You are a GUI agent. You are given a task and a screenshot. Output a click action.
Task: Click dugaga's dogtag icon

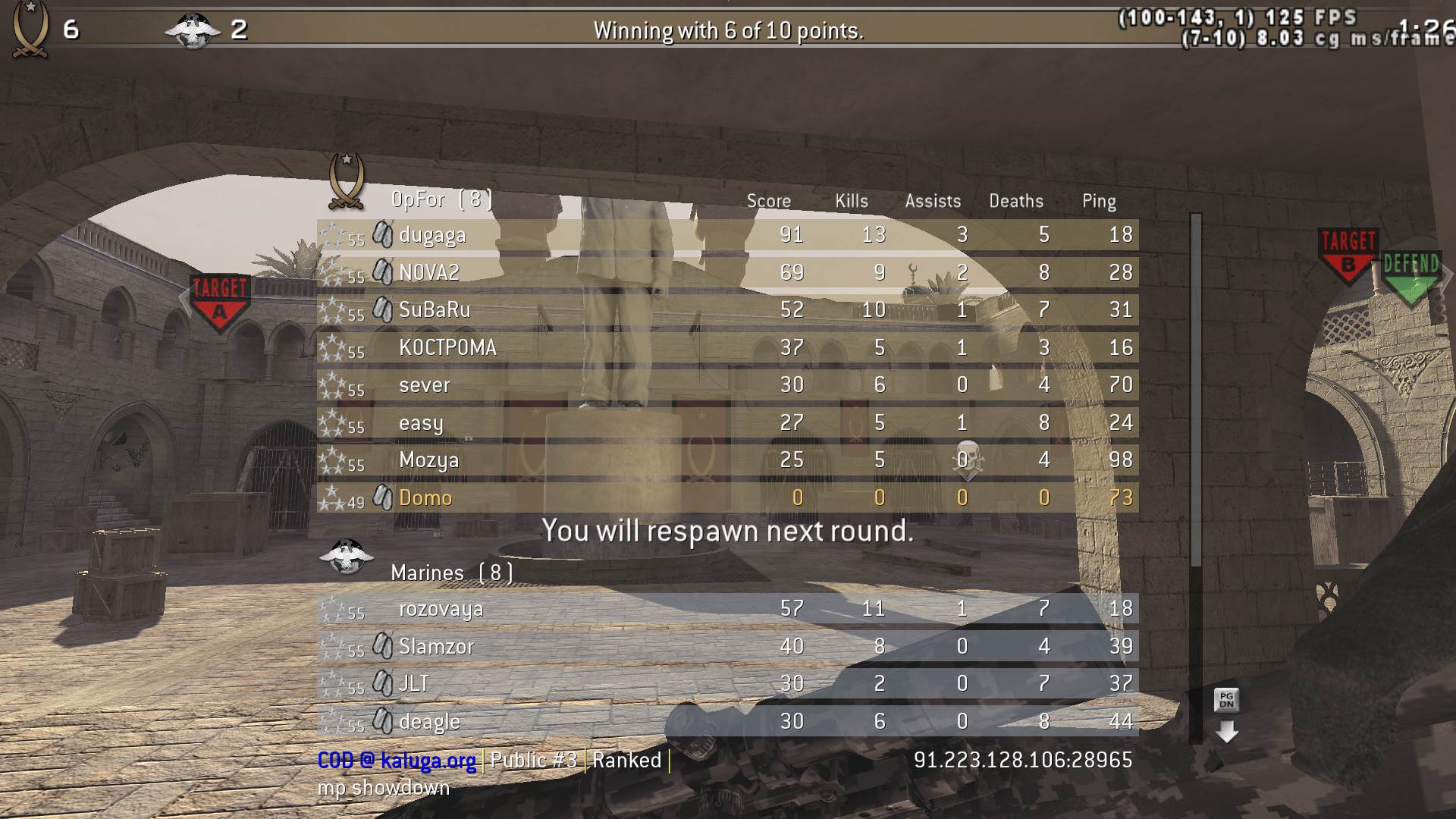[384, 234]
